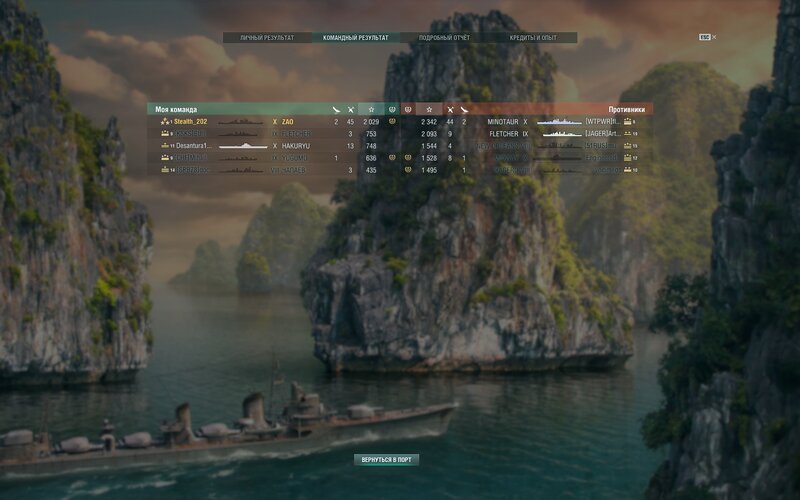
Task: Open the Командный результат tab
Action: pos(350,38)
